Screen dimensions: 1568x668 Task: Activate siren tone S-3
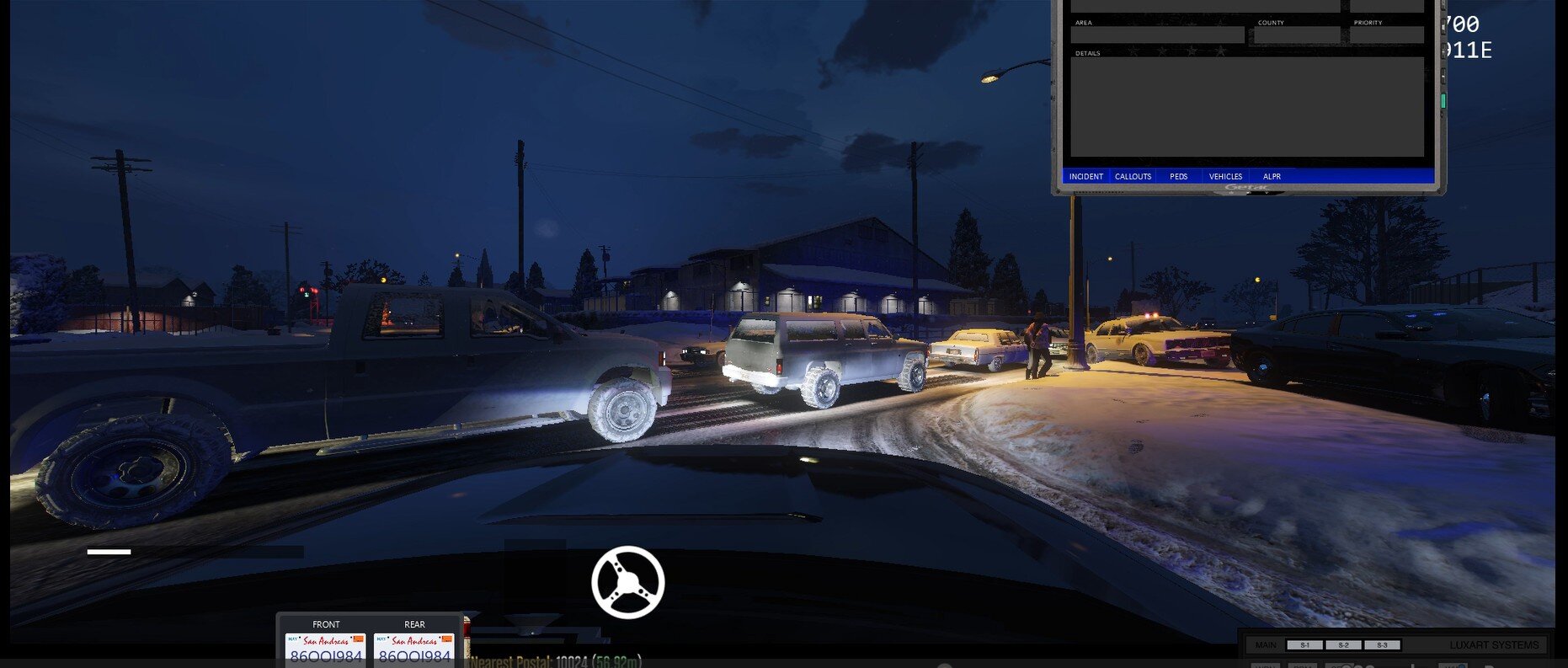[x=1382, y=645]
